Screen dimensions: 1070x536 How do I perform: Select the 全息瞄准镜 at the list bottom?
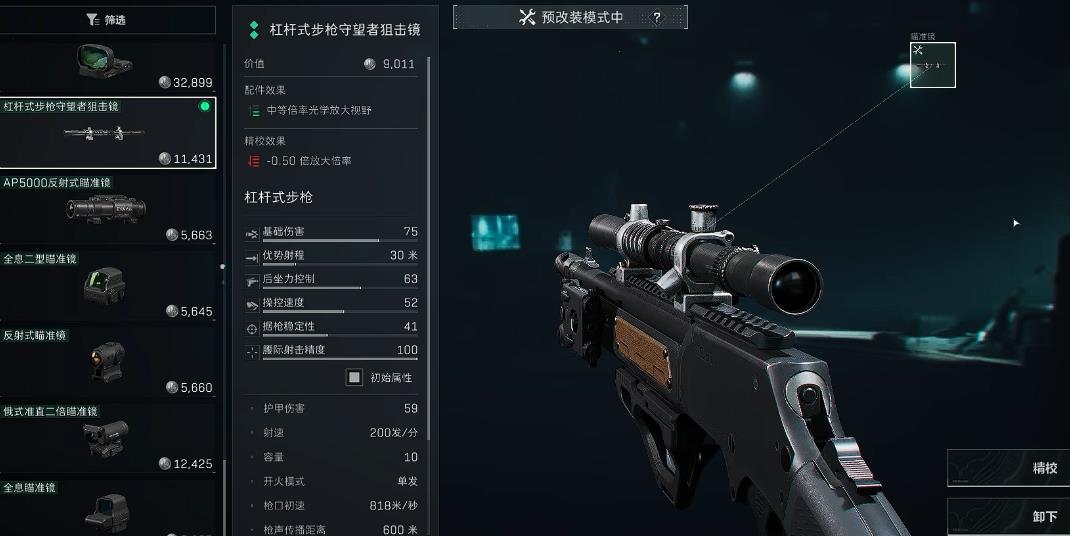(x=106, y=507)
